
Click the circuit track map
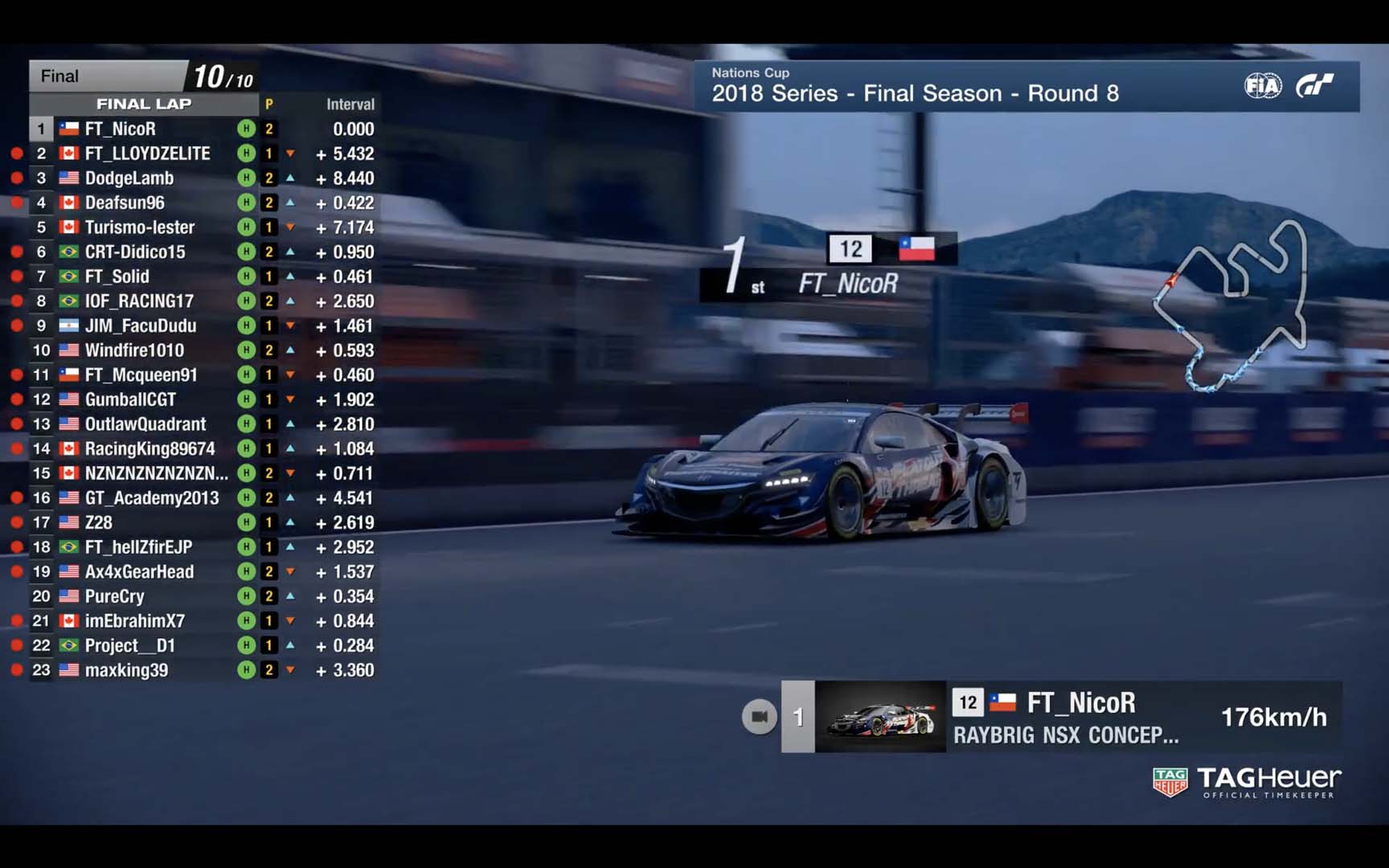click(x=1231, y=307)
